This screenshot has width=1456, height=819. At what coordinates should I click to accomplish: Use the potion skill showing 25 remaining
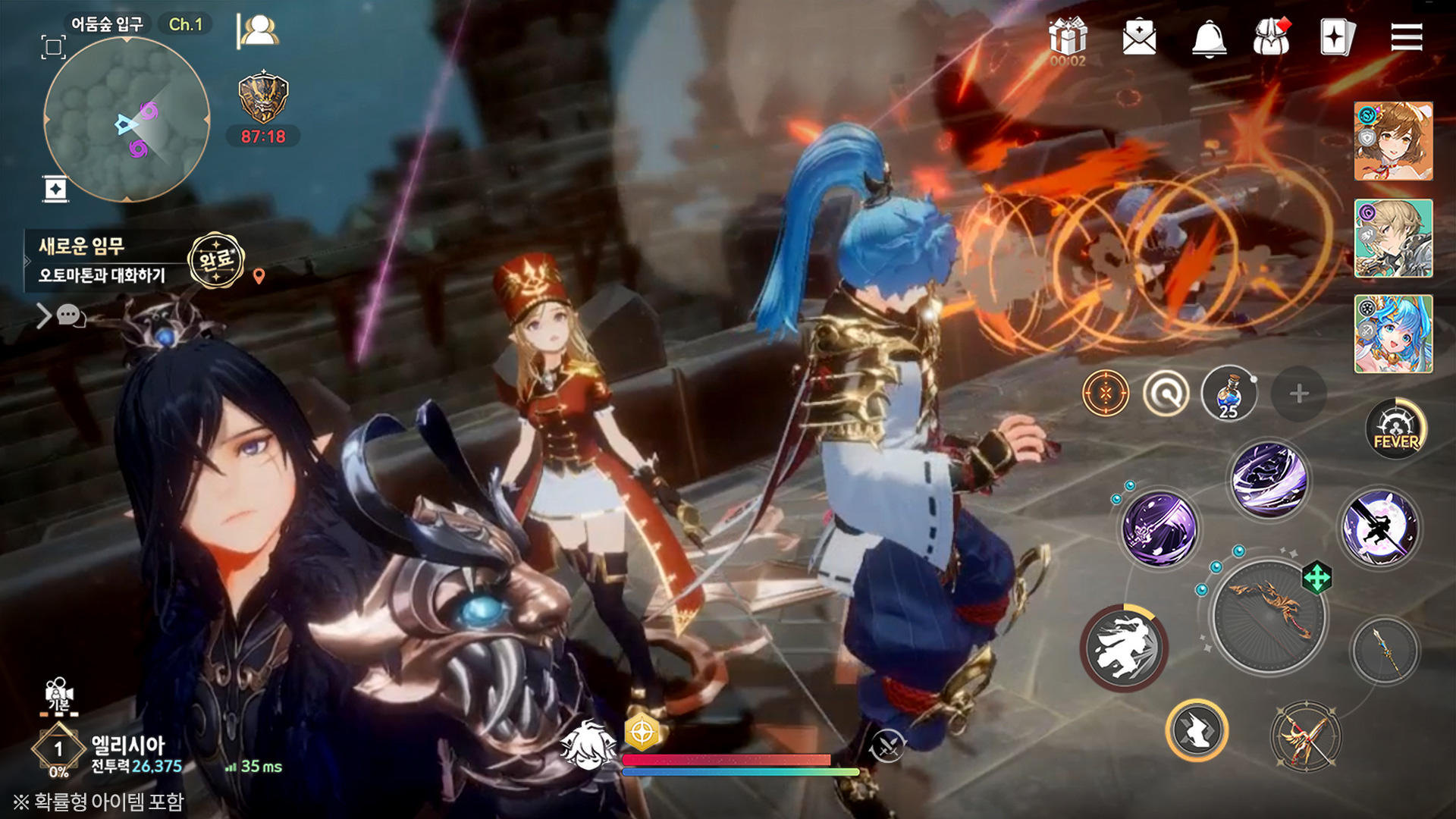pyautogui.click(x=1228, y=393)
